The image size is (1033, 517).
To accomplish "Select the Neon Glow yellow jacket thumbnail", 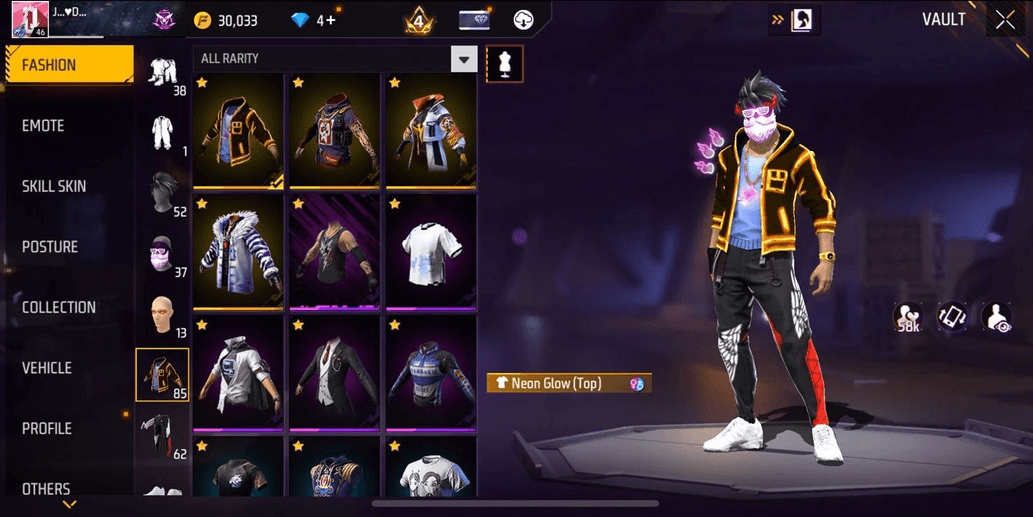I will click(238, 130).
